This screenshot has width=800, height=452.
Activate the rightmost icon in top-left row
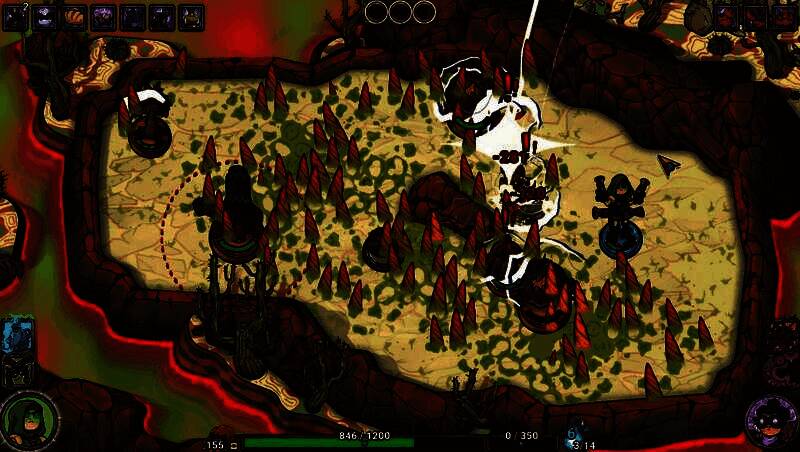(191, 16)
